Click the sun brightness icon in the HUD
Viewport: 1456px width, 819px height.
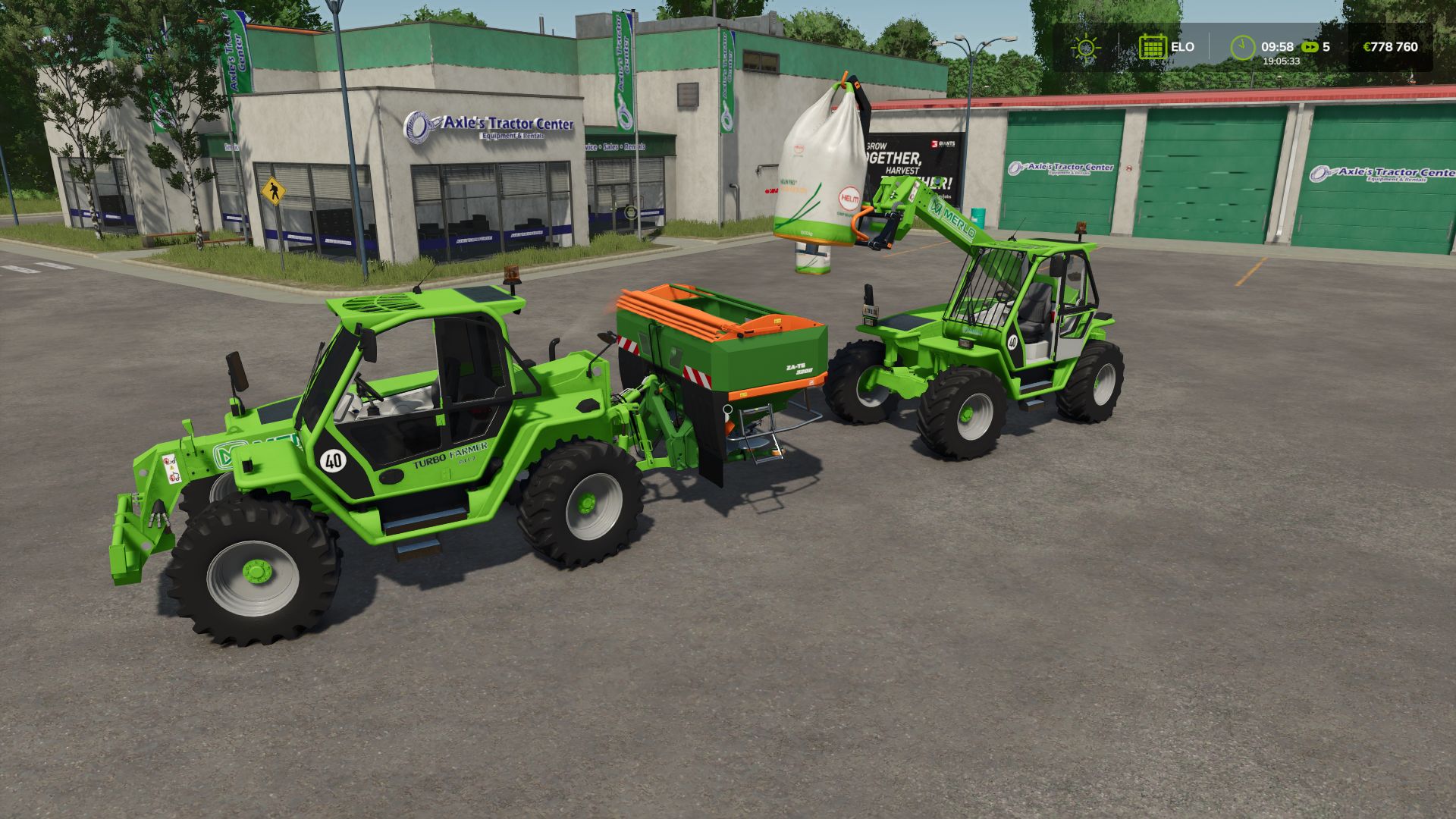coord(1086,47)
